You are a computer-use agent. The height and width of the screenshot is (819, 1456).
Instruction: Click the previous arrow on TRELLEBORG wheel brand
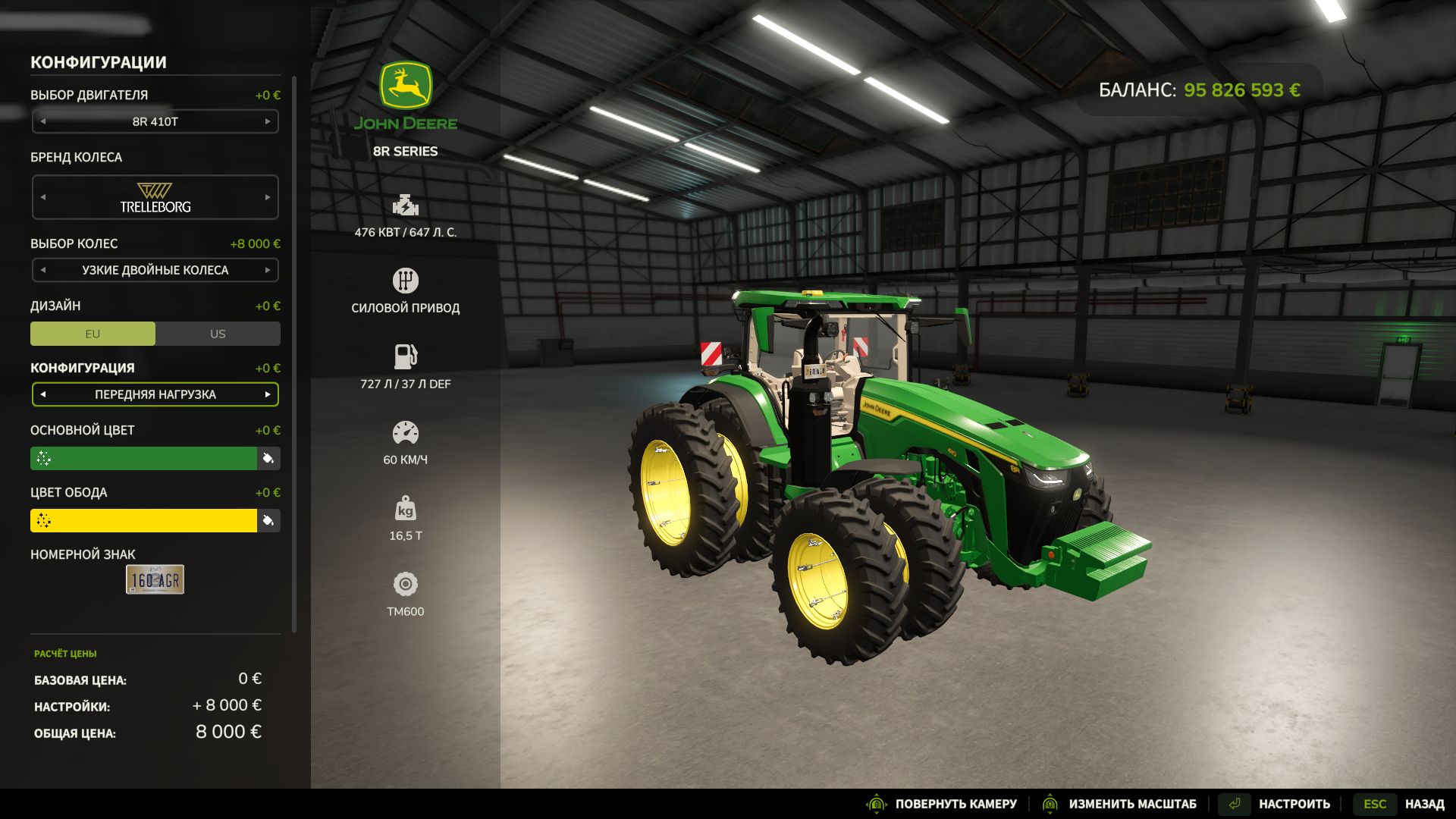point(43,196)
